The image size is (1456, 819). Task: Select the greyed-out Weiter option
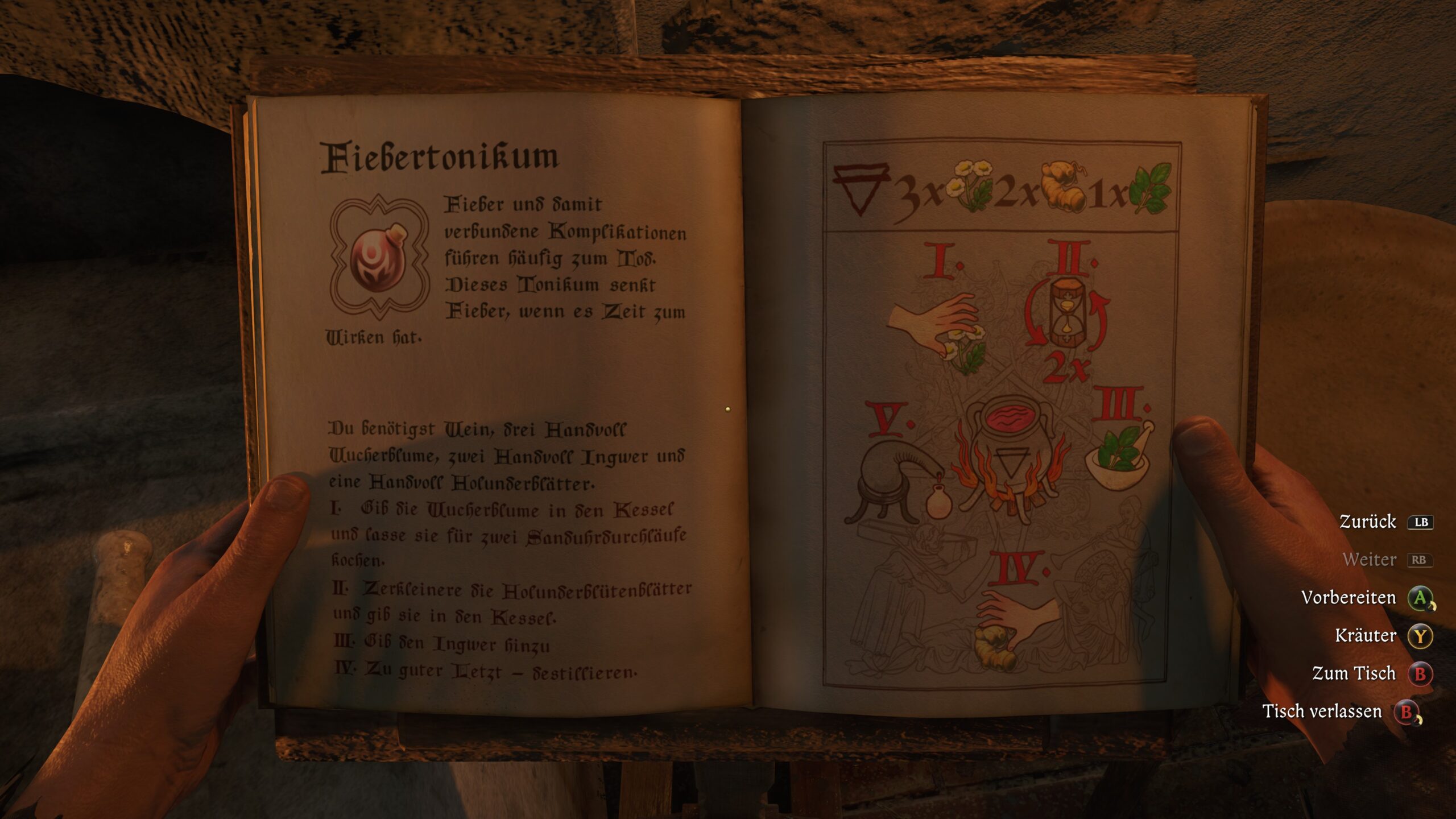coord(1370,560)
